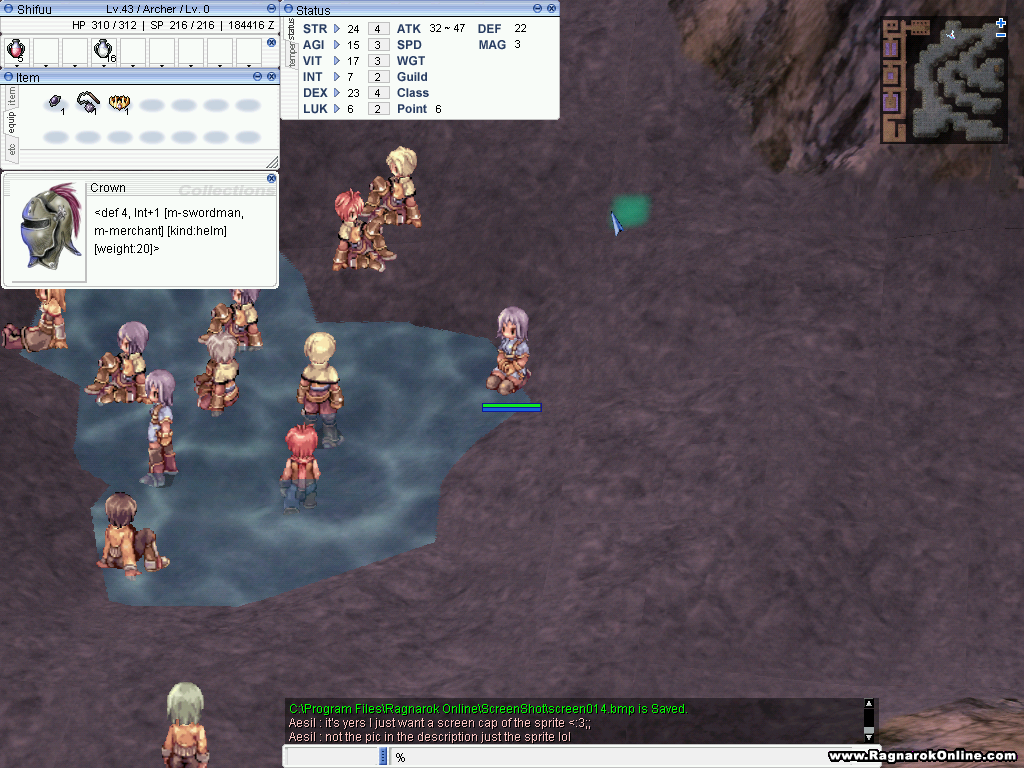
Task: Close the Item window
Action: (271, 76)
